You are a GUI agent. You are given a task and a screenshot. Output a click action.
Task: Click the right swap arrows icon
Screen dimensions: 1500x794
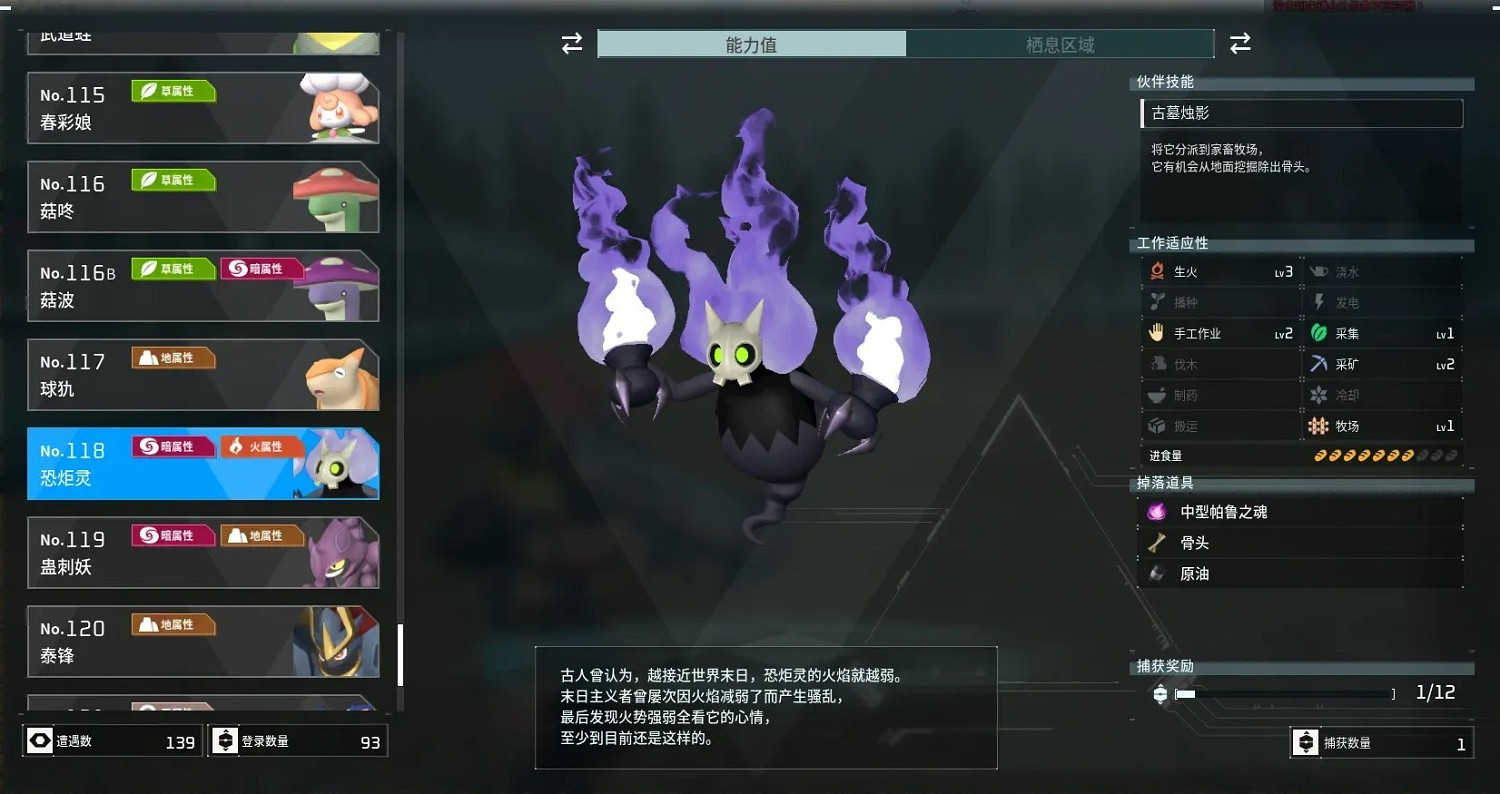coord(1239,44)
